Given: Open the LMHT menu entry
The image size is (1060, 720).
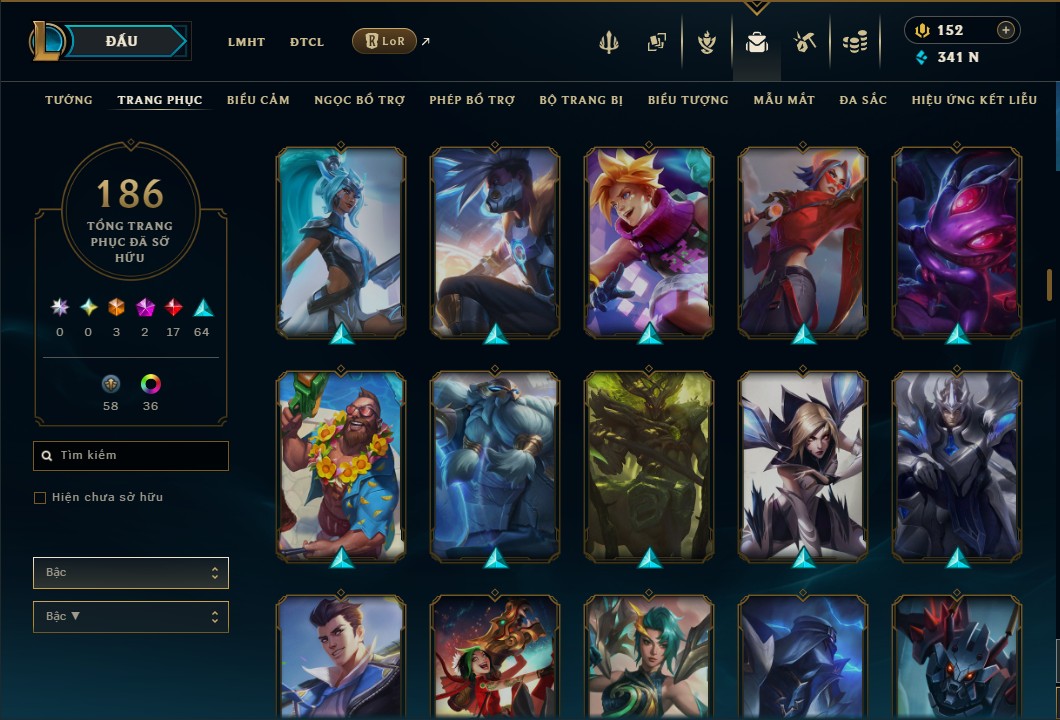Looking at the screenshot, I should [246, 42].
